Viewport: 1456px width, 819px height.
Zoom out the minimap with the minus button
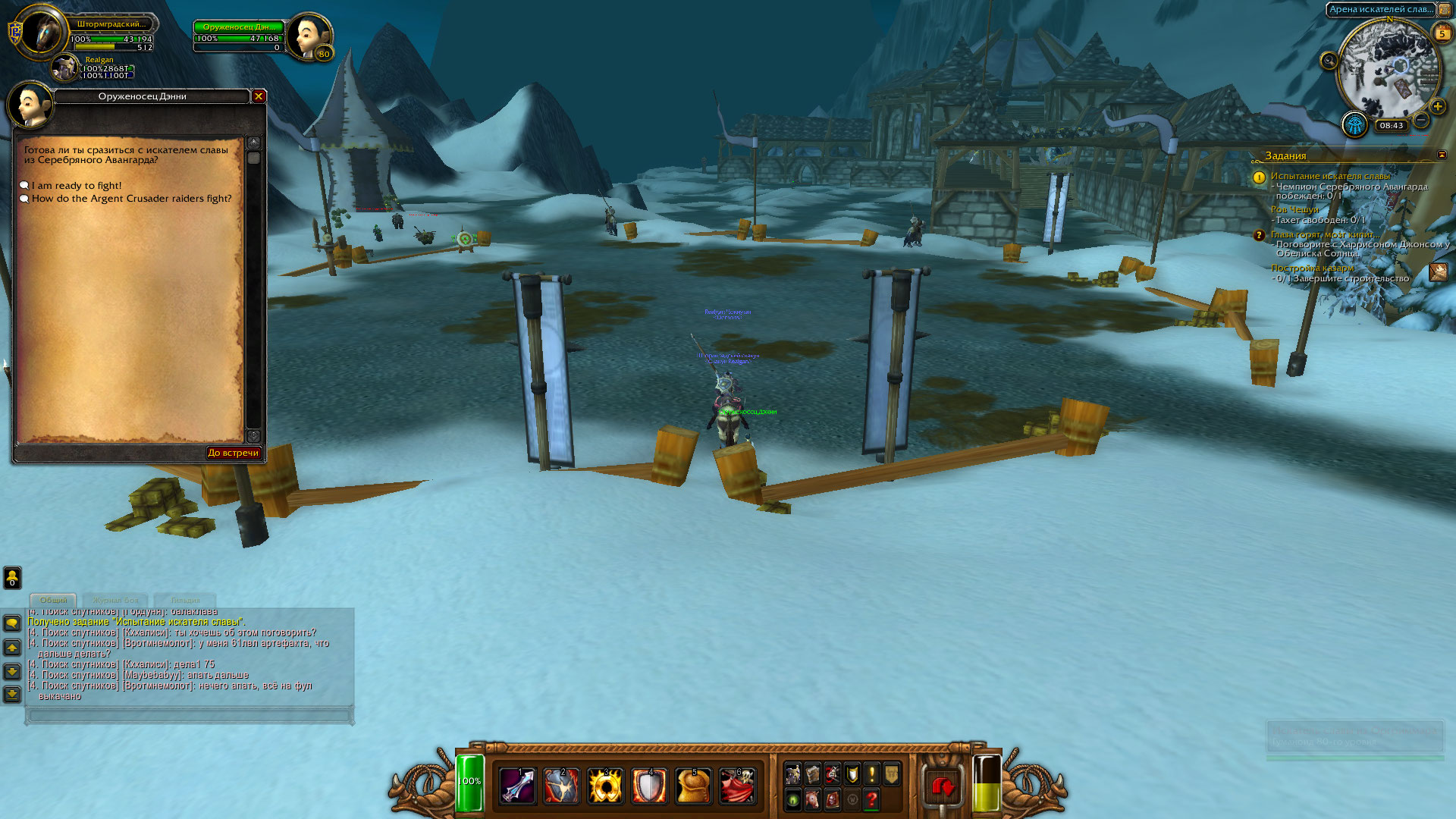coord(1422,121)
